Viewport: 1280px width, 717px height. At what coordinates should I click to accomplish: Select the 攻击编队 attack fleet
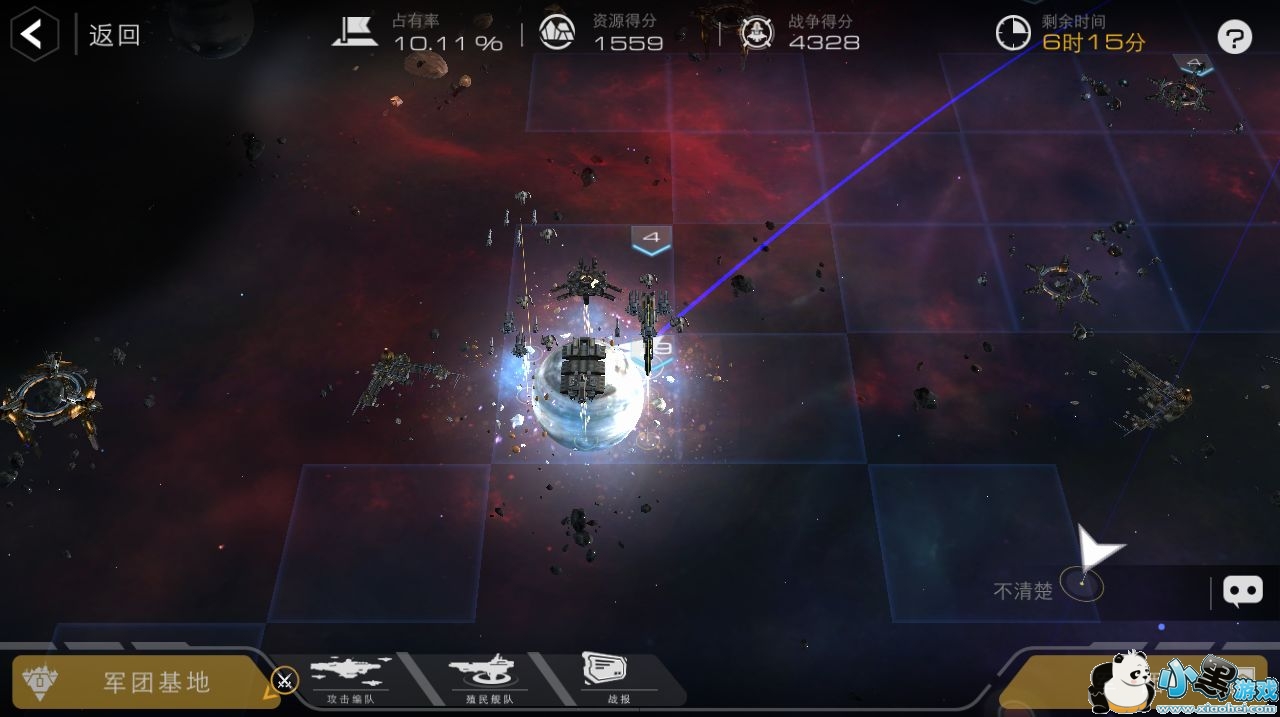click(350, 679)
